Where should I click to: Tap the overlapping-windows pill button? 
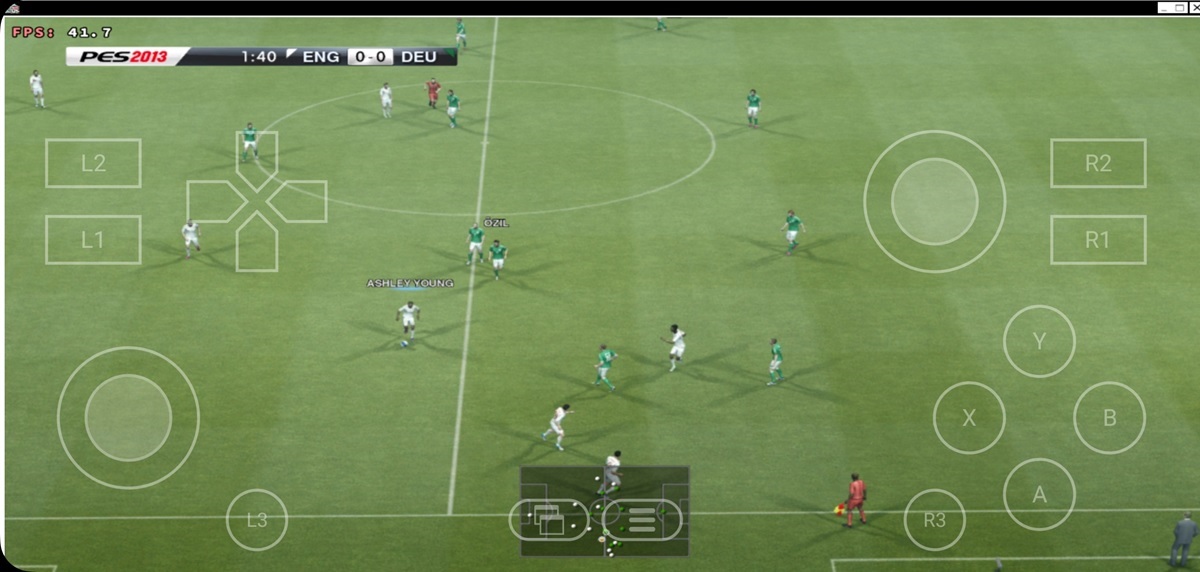(548, 519)
